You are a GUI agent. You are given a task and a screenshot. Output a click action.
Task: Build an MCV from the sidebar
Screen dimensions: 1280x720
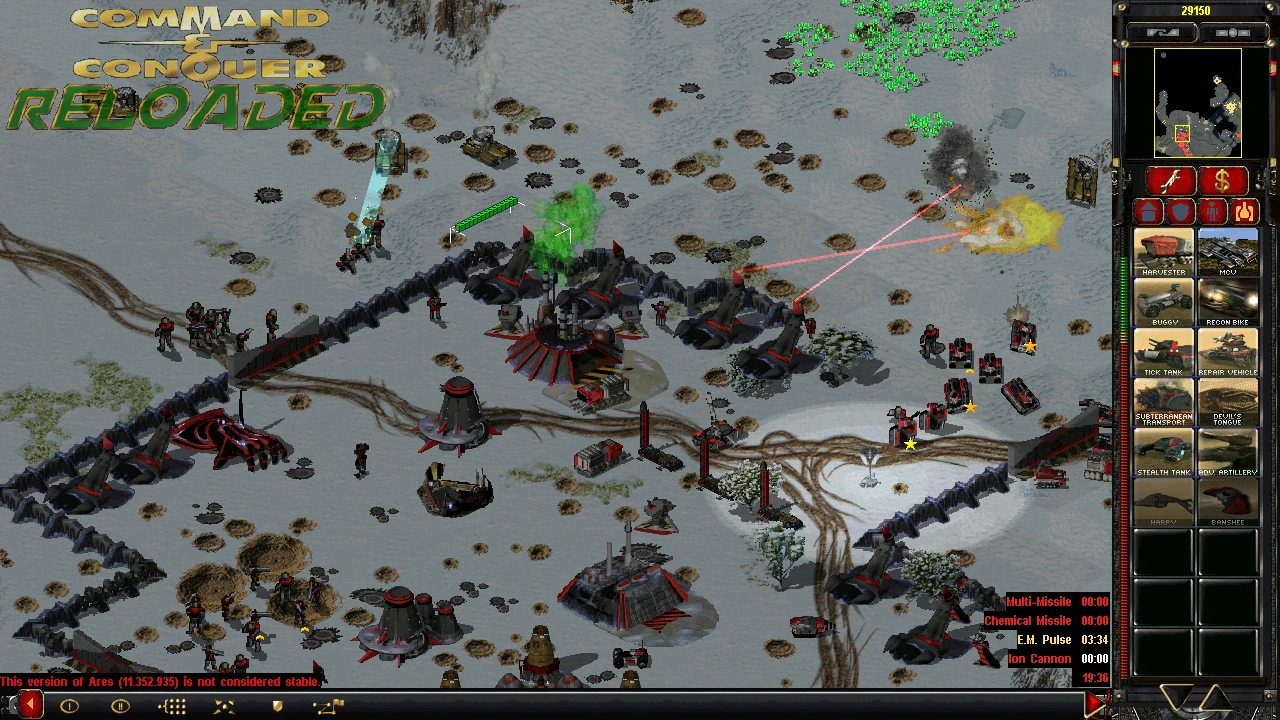[1228, 252]
